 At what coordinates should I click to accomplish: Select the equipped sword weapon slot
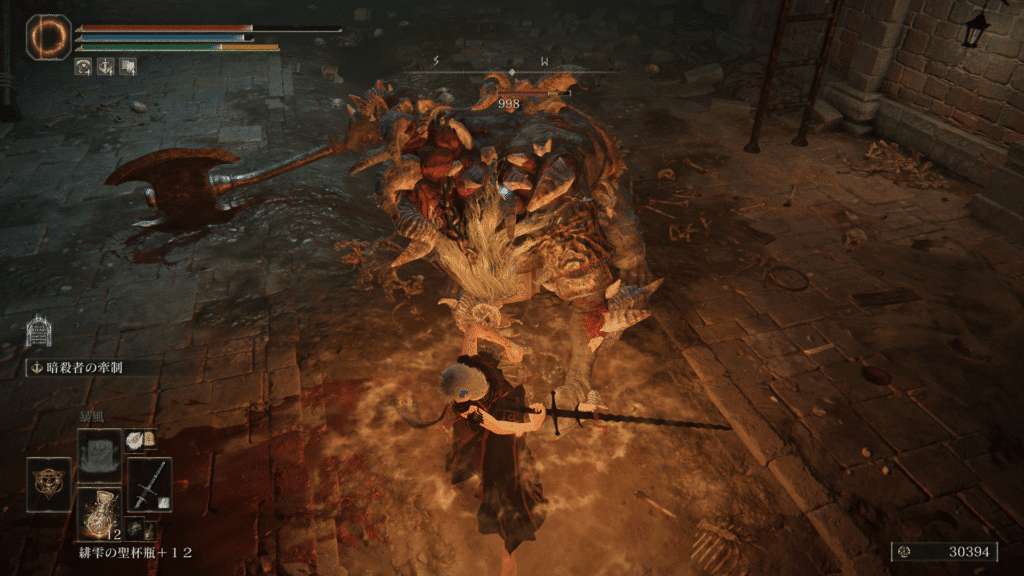149,484
